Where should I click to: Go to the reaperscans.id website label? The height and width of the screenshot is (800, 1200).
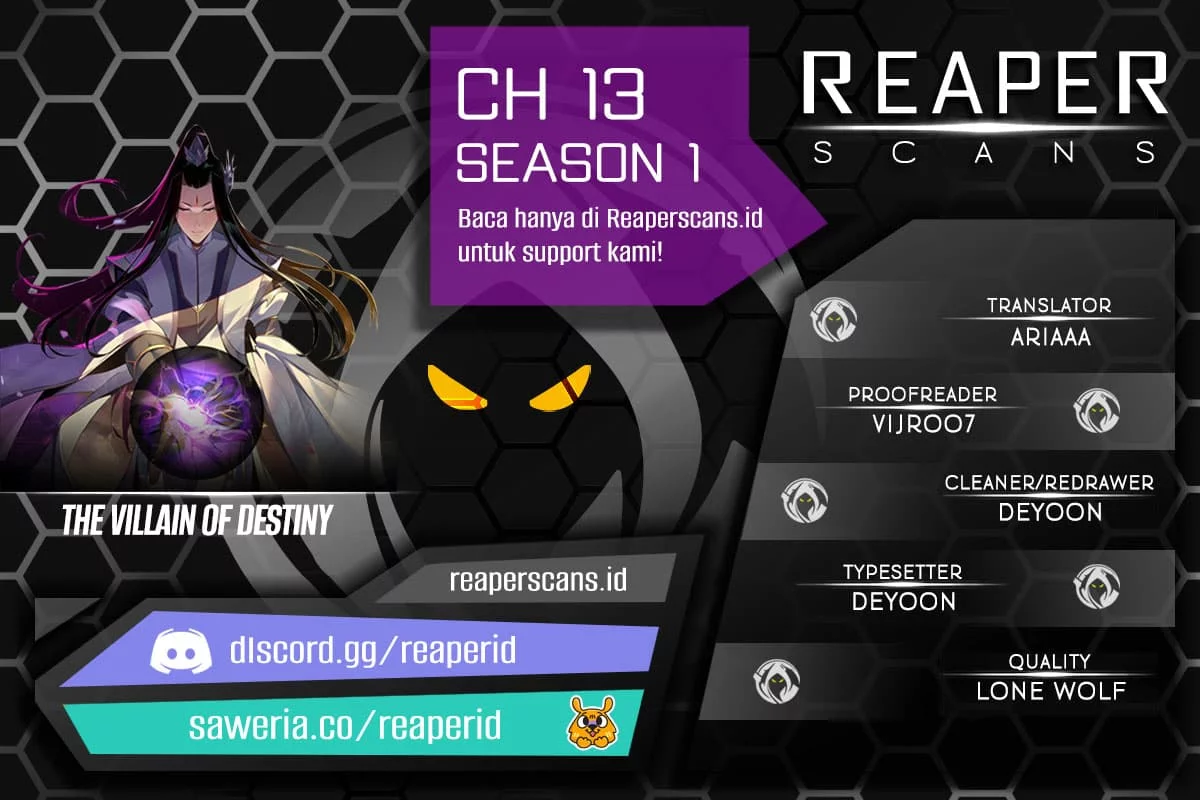coord(538,579)
